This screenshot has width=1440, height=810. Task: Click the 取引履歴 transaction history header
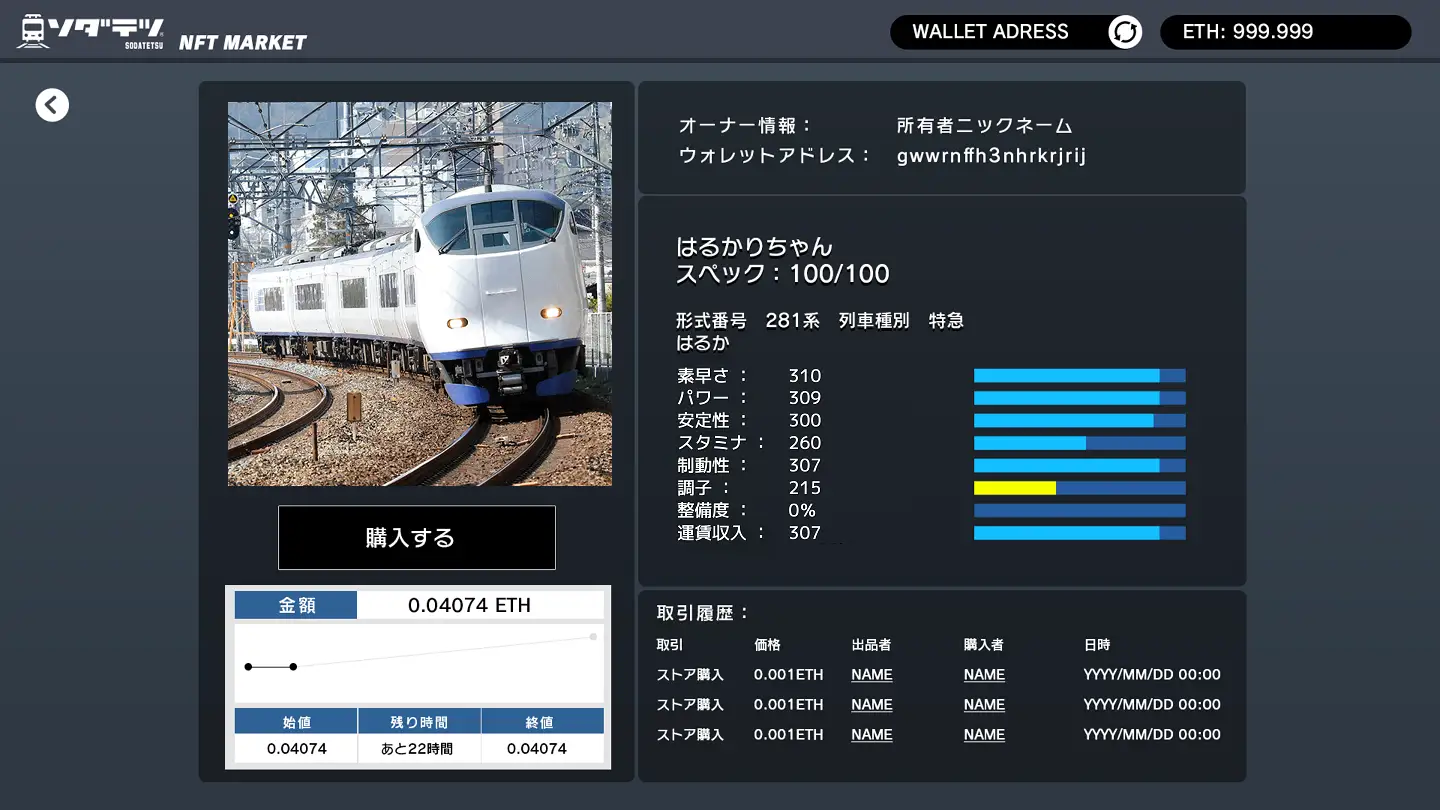coord(703,614)
